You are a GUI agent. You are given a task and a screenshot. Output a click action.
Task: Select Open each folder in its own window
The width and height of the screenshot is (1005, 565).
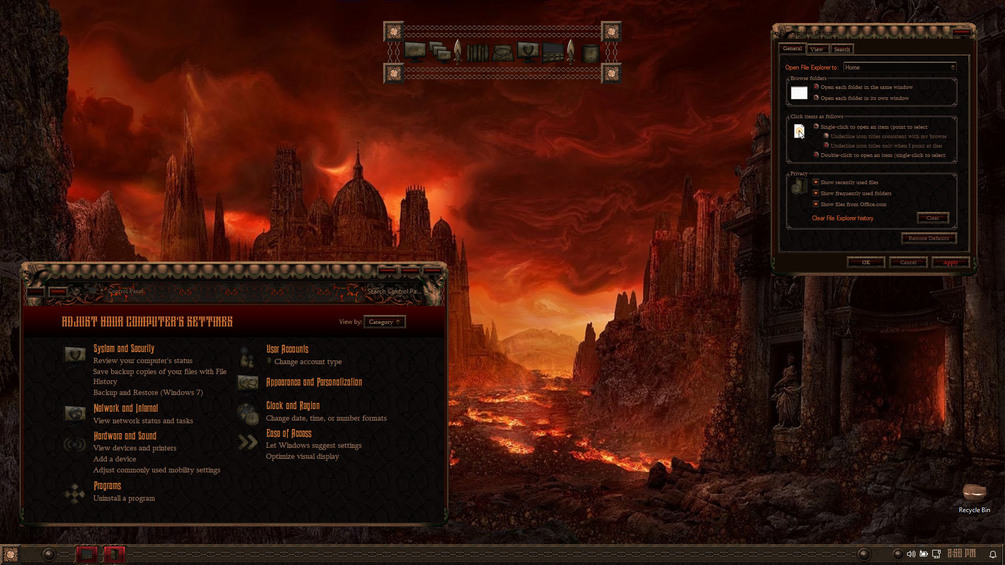[816, 98]
